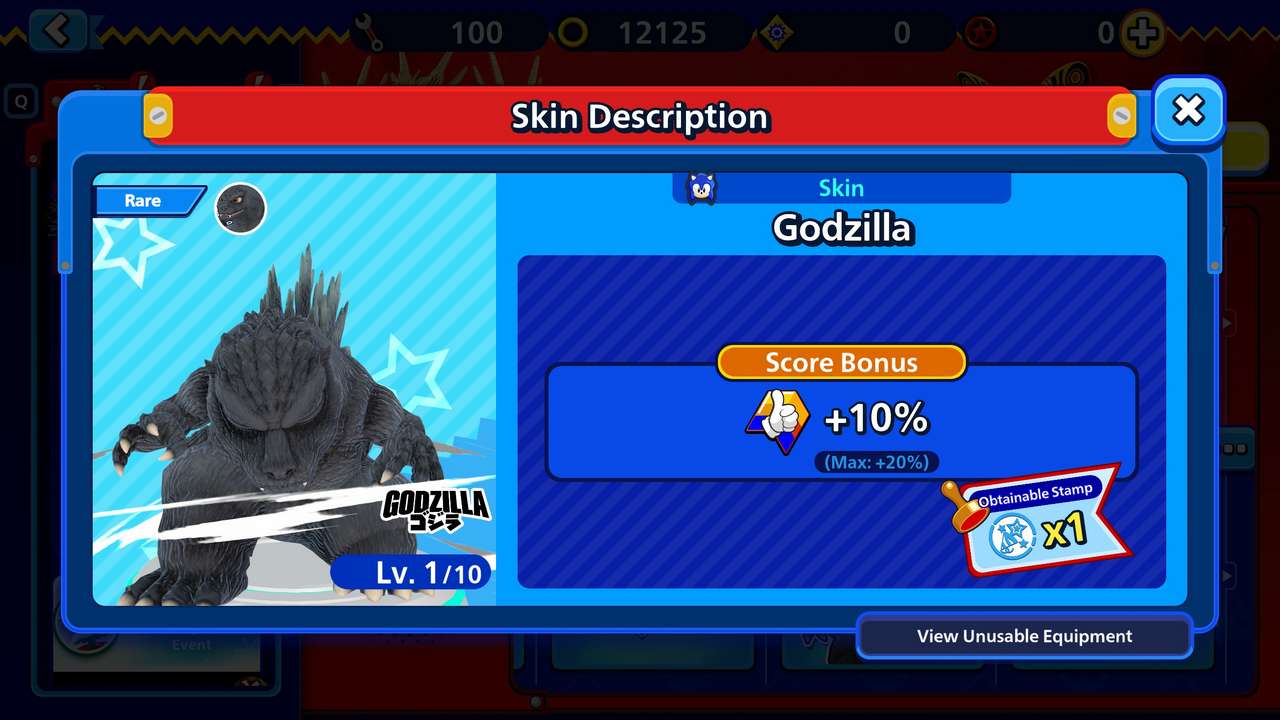Tap the back arrow button
The image size is (1280, 720).
click(x=58, y=30)
